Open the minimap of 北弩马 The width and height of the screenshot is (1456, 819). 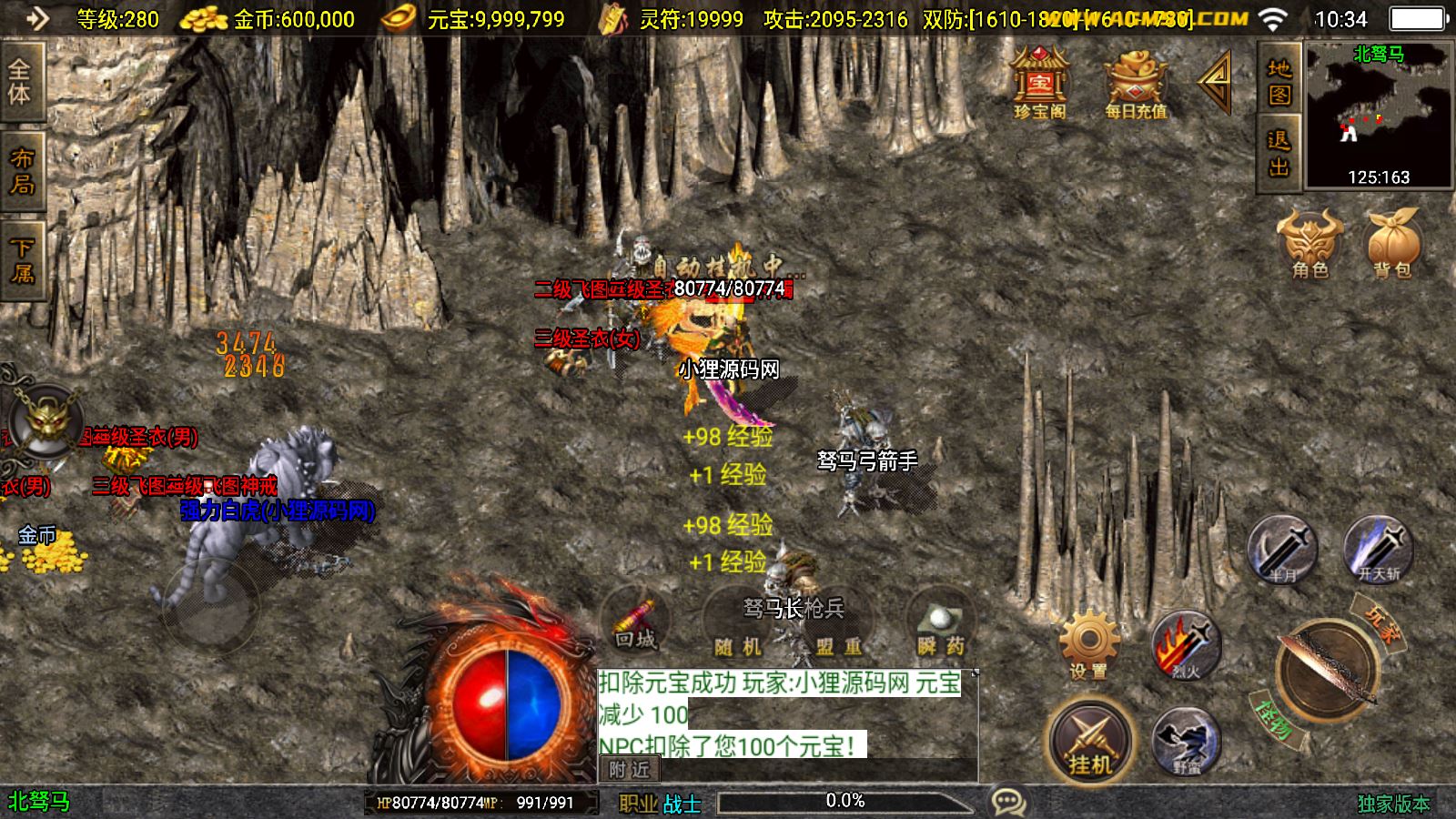coord(1379,115)
